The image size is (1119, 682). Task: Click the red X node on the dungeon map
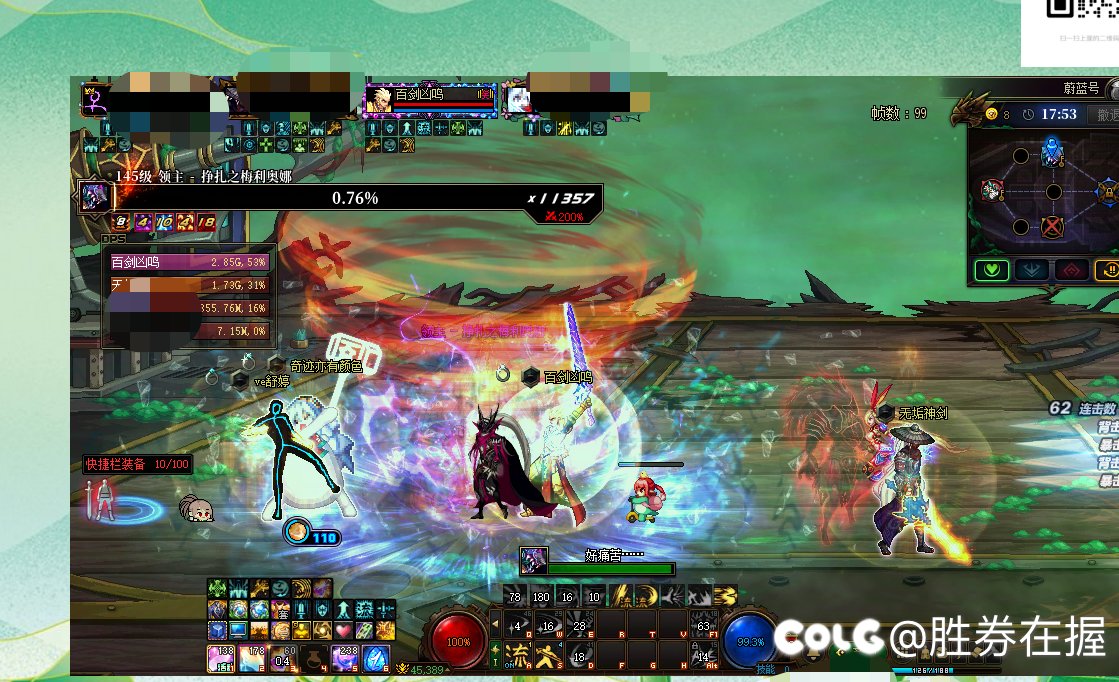pos(1051,227)
